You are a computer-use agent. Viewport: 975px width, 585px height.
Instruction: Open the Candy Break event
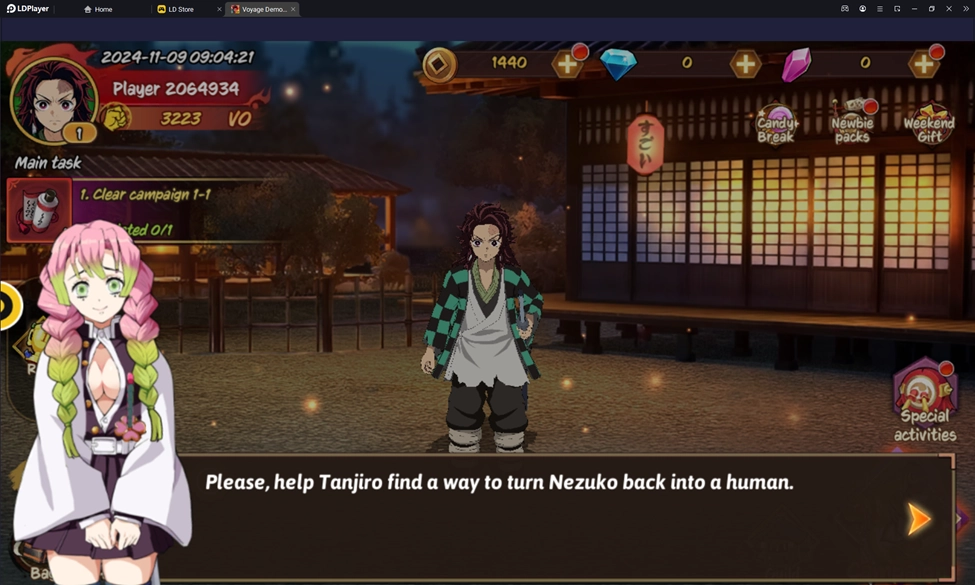pos(775,124)
